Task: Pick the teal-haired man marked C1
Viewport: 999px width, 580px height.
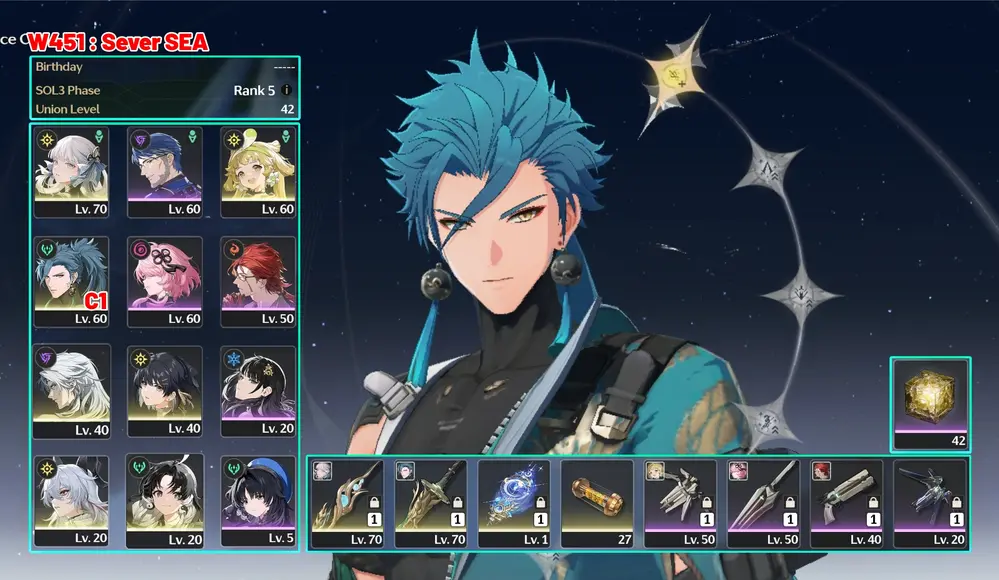Action: [x=71, y=281]
